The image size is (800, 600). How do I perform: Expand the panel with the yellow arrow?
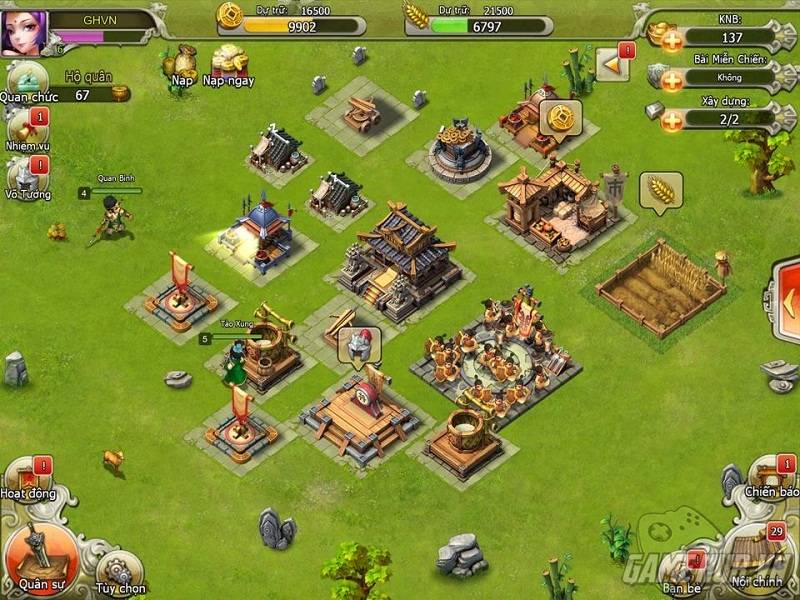coord(611,66)
